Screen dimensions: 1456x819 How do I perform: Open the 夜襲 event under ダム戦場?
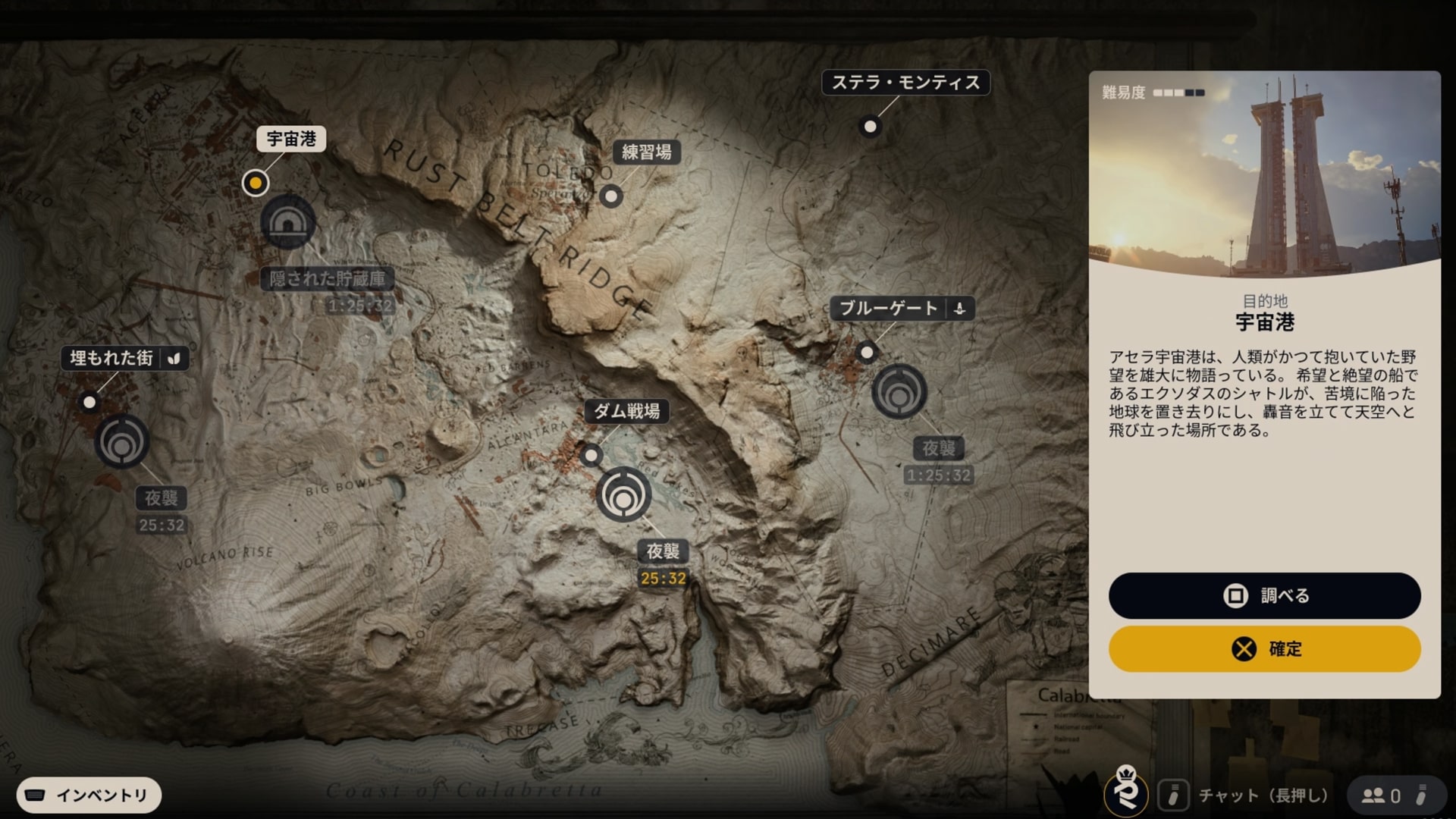(662, 551)
